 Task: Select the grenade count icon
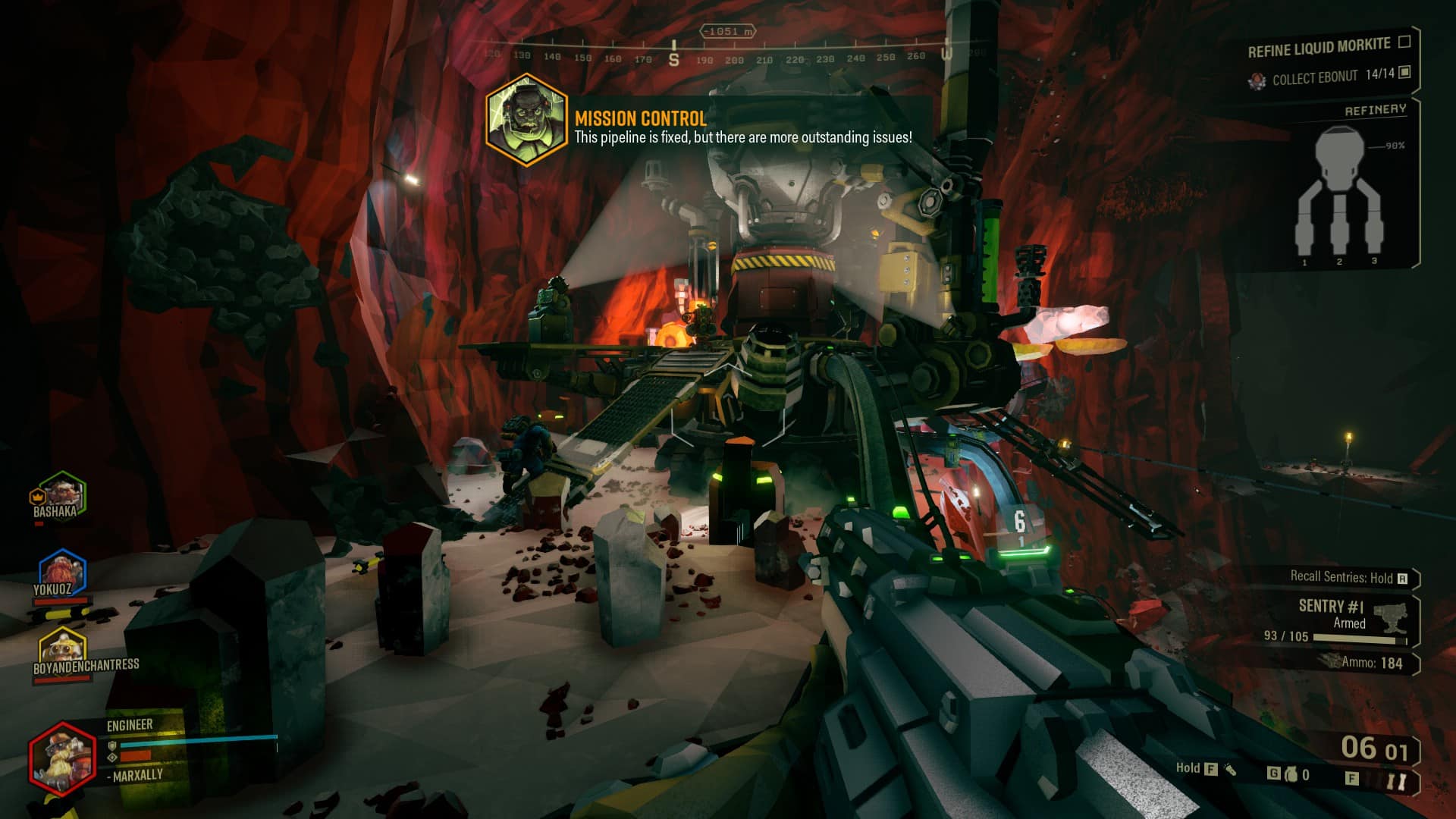click(1291, 774)
